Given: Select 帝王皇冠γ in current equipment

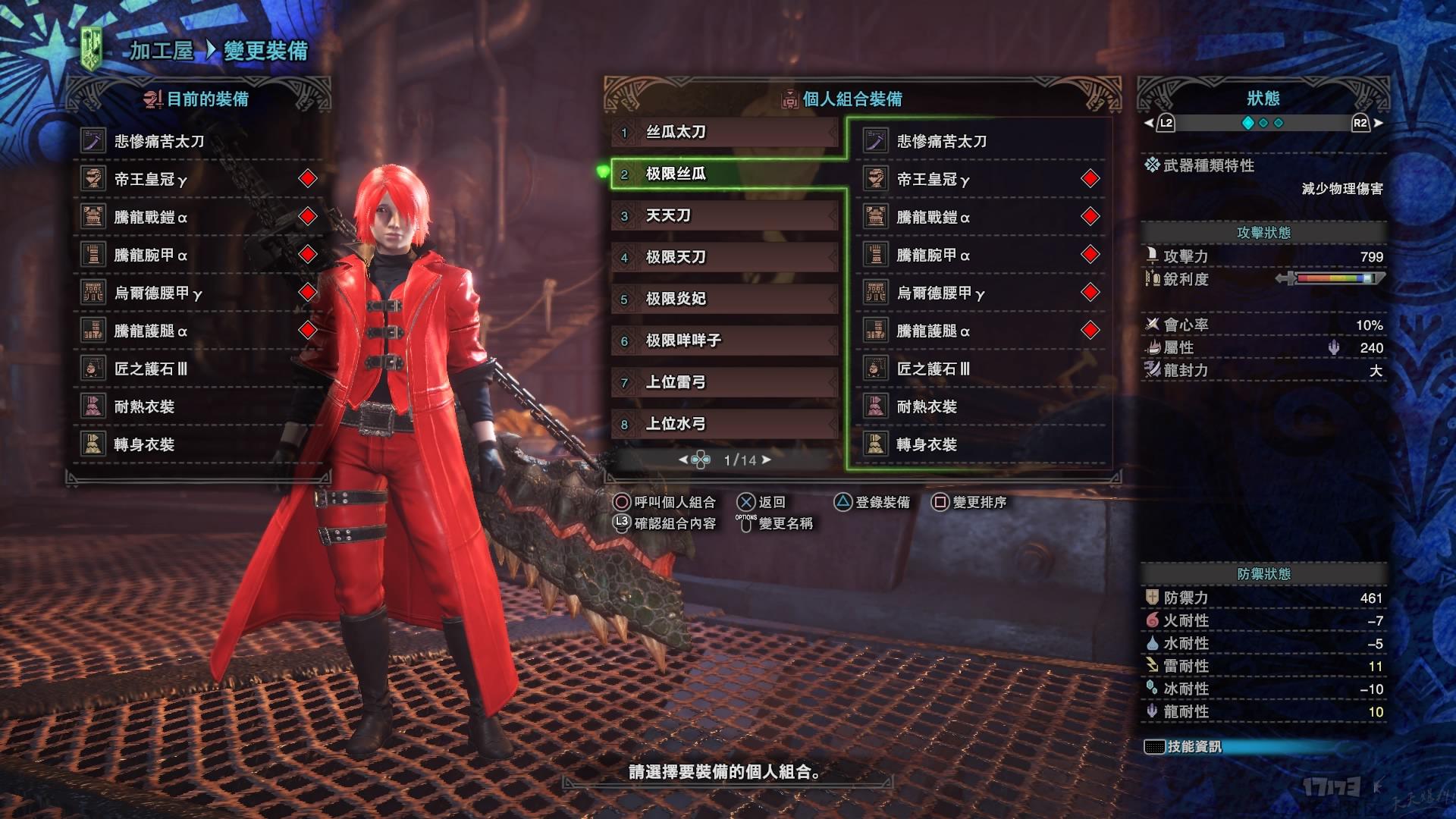Looking at the screenshot, I should (x=150, y=179).
